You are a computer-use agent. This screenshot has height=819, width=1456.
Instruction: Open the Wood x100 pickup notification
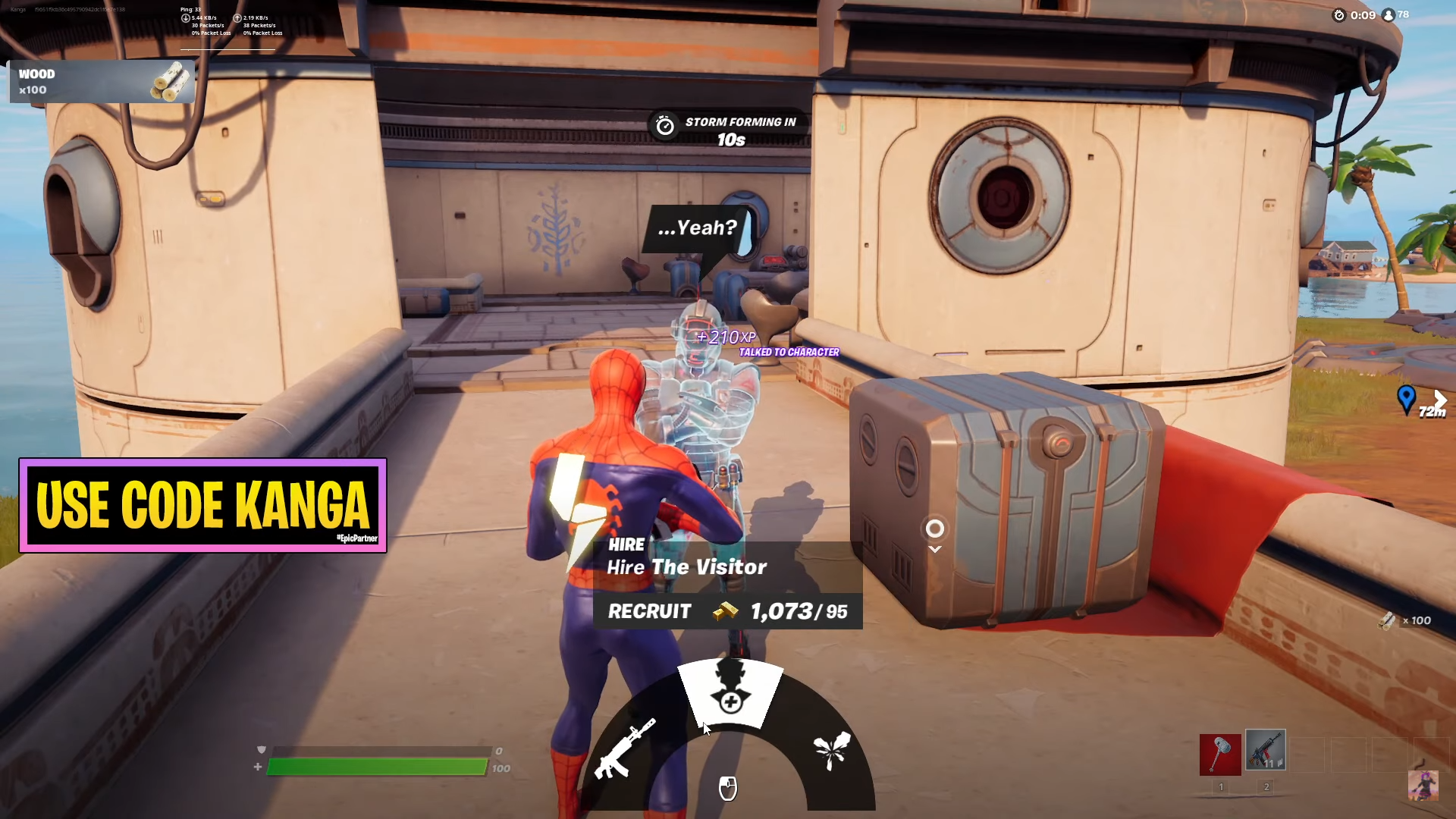click(x=102, y=82)
